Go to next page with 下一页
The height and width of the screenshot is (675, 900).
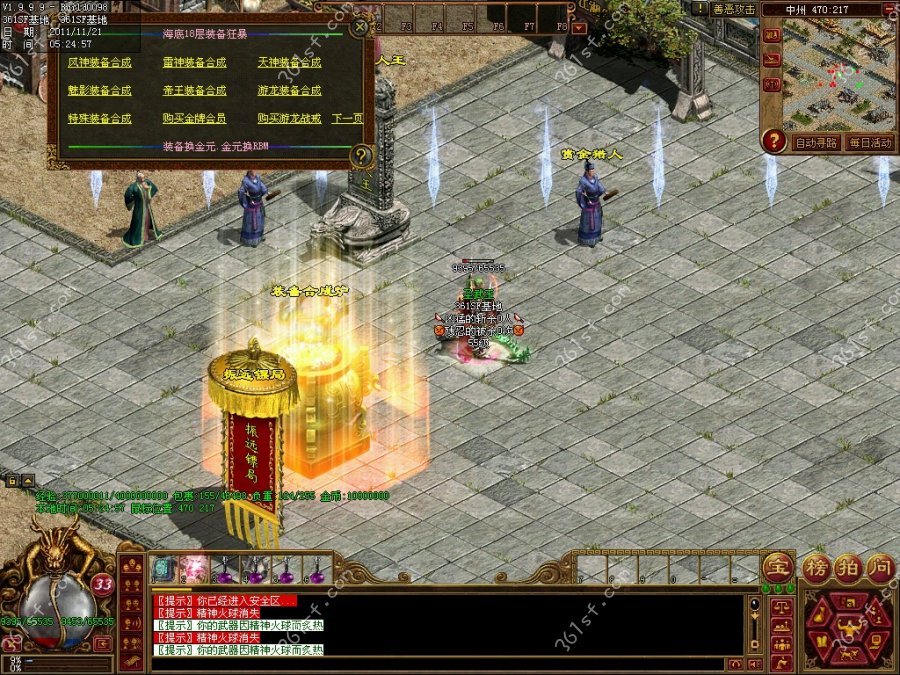click(x=347, y=118)
